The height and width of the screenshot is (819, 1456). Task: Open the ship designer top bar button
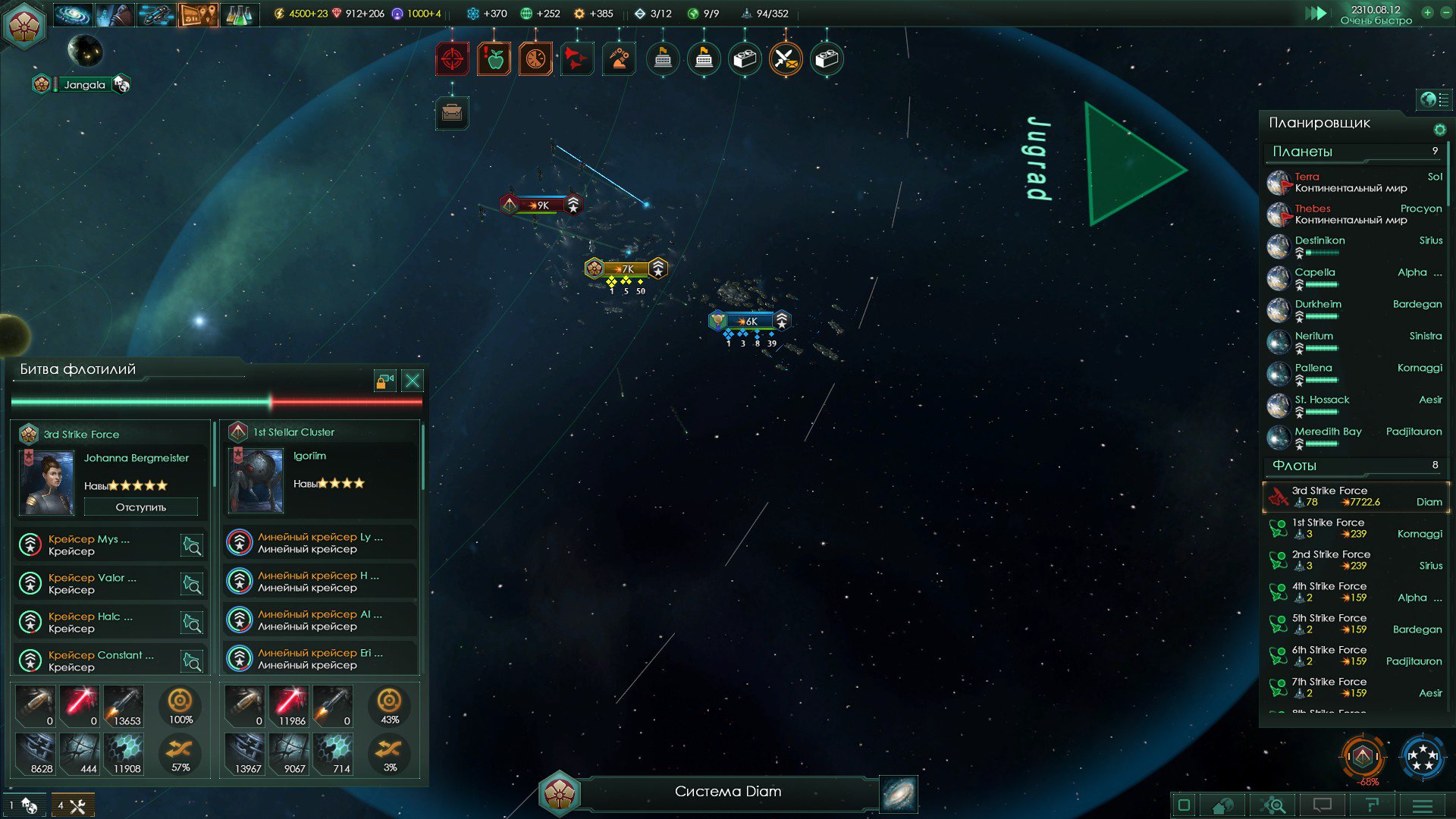pos(155,14)
